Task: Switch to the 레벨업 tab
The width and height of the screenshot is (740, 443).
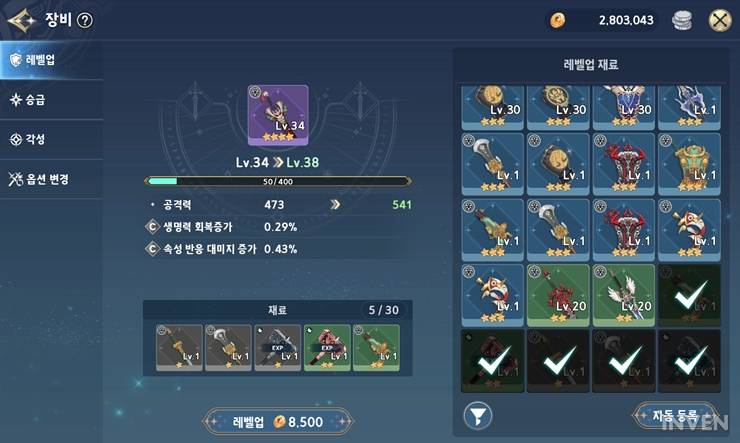Action: tap(50, 60)
